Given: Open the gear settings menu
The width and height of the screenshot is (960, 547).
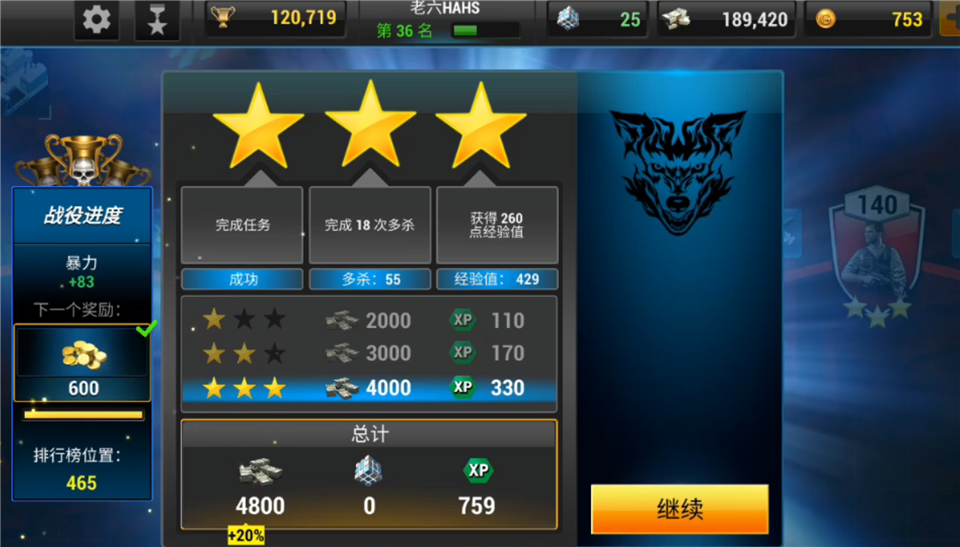Looking at the screenshot, I should (x=97, y=19).
